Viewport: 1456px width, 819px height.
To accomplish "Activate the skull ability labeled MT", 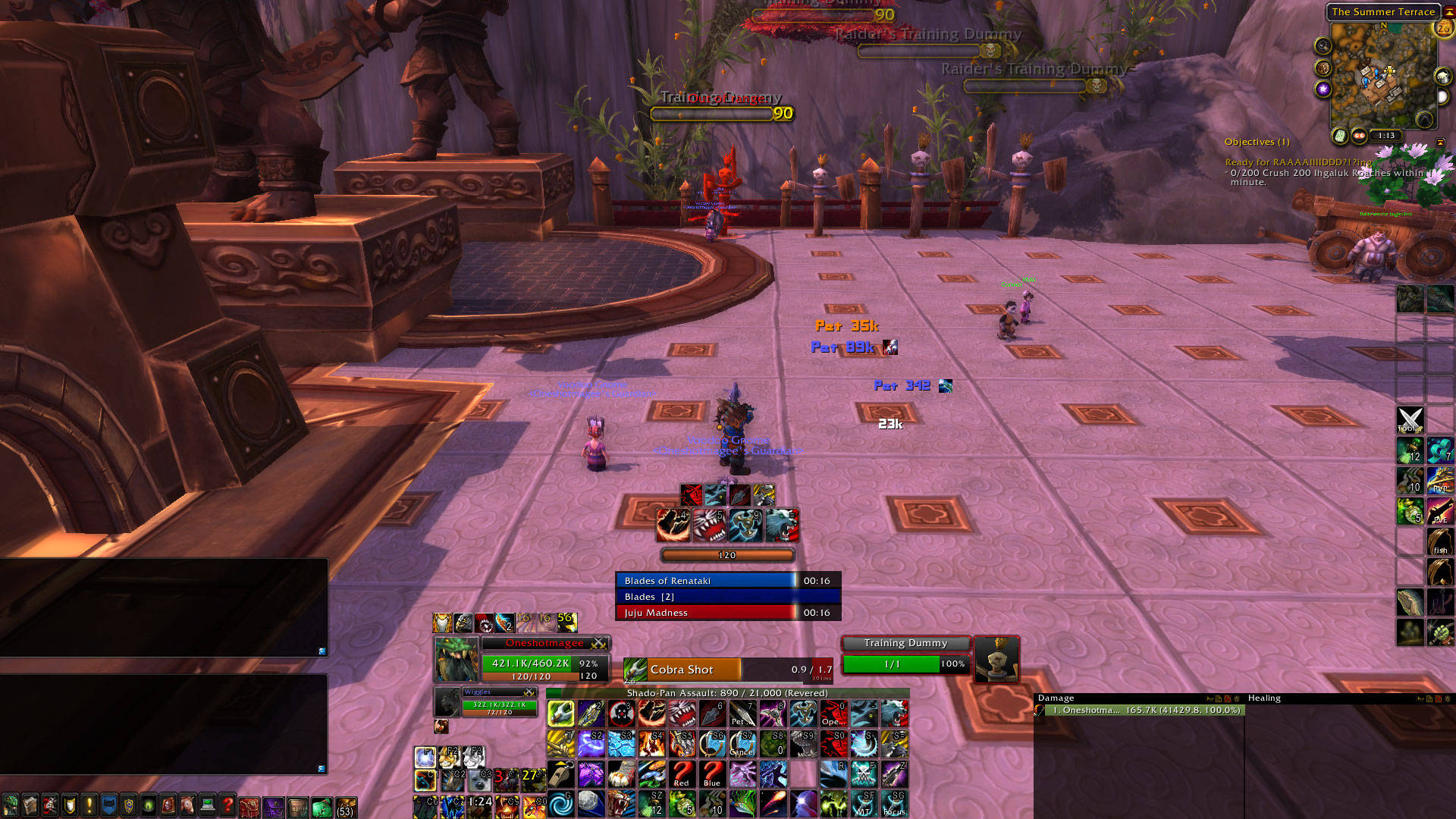I will (x=864, y=804).
